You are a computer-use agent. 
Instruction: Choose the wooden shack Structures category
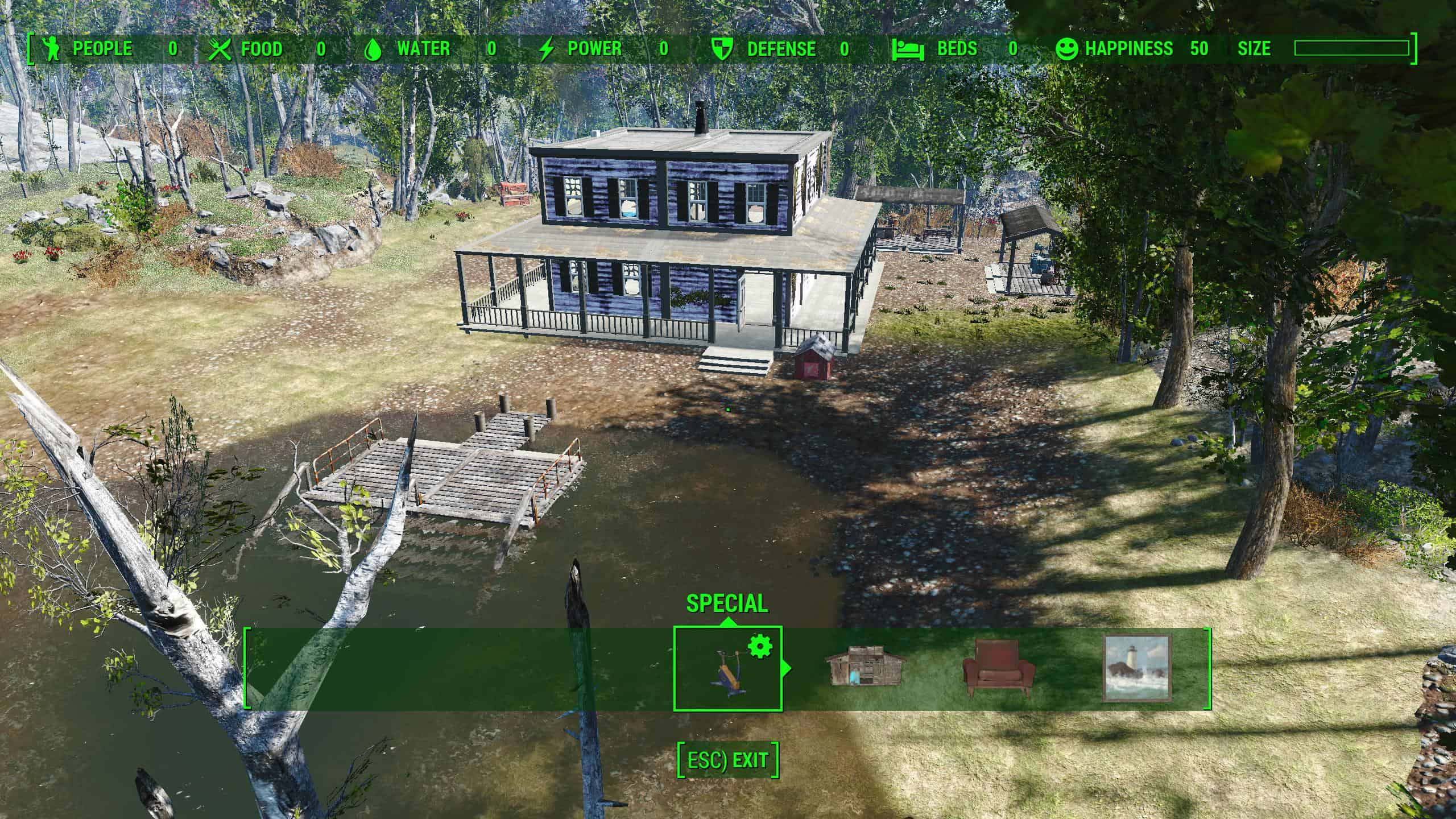click(x=865, y=665)
